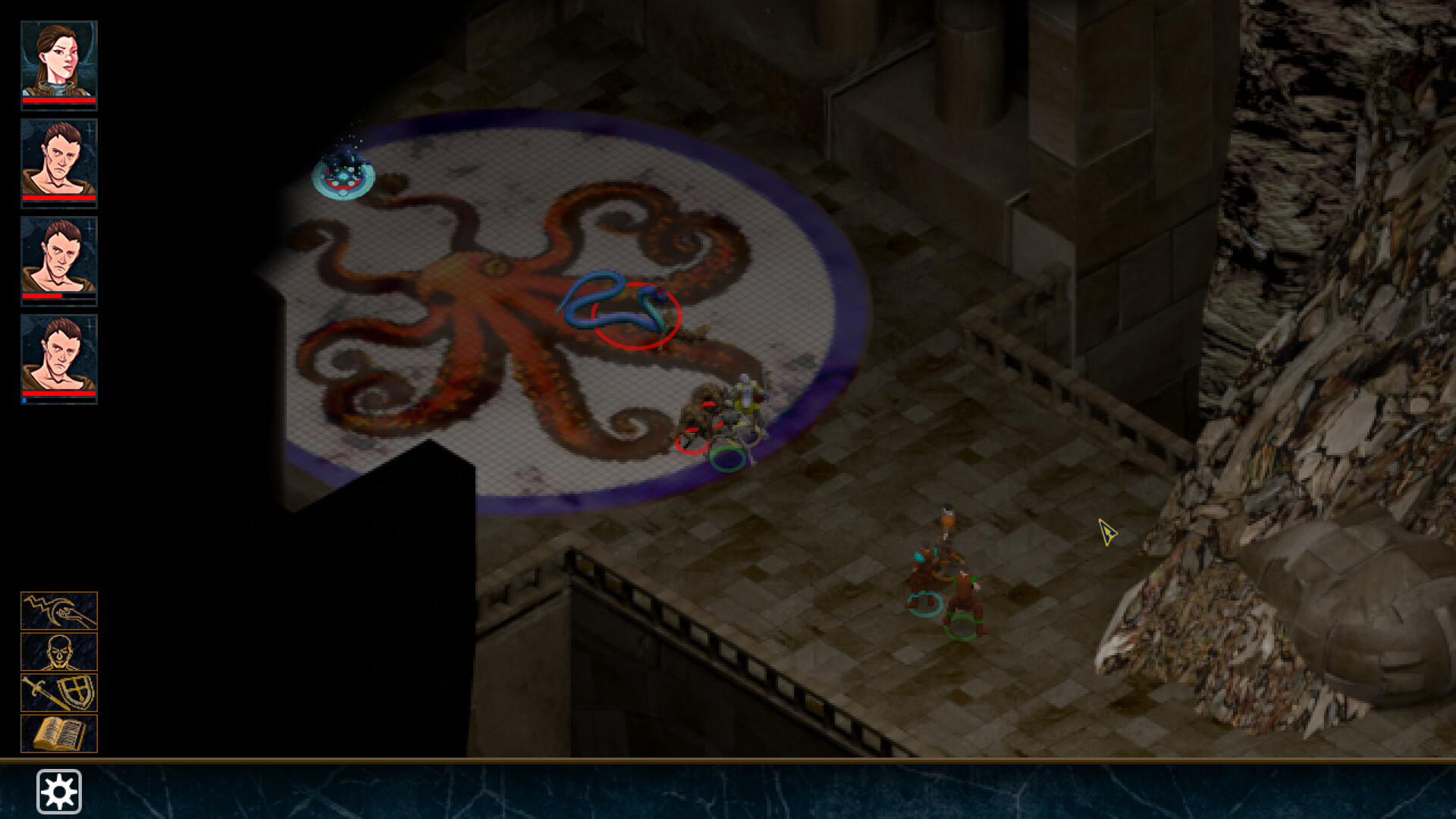Screen dimensions: 1456x819
Task: Open the spellcasting hand icon
Action: 59,610
